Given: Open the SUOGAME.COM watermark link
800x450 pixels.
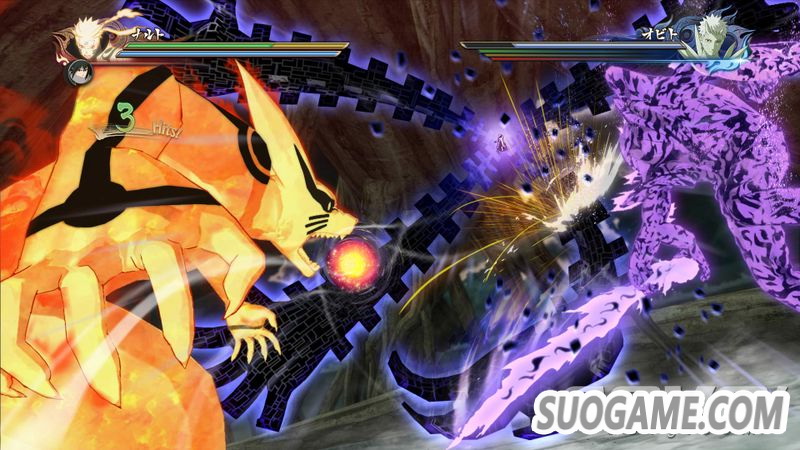Looking at the screenshot, I should 661,412.
